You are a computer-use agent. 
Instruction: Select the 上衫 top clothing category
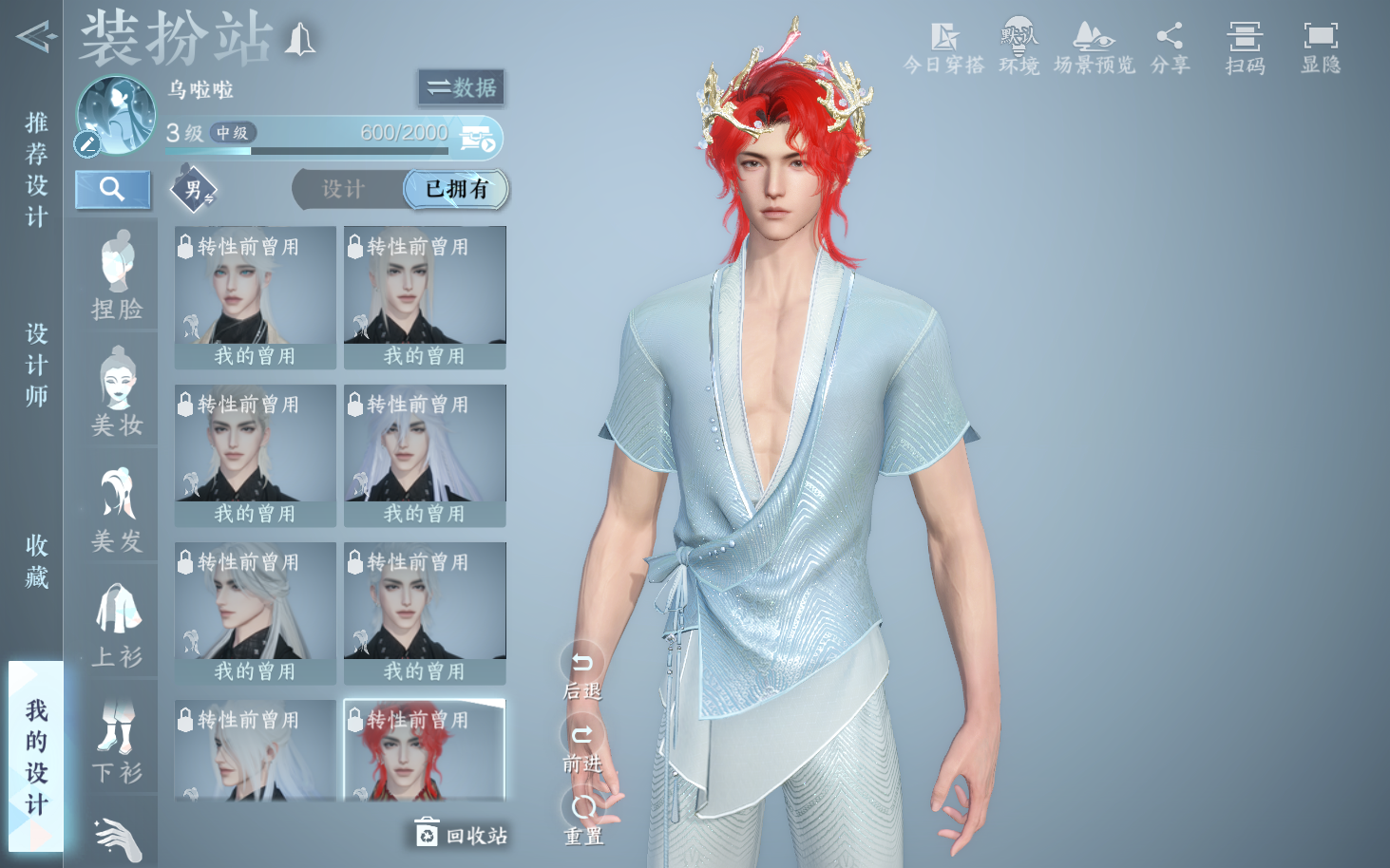tap(117, 625)
